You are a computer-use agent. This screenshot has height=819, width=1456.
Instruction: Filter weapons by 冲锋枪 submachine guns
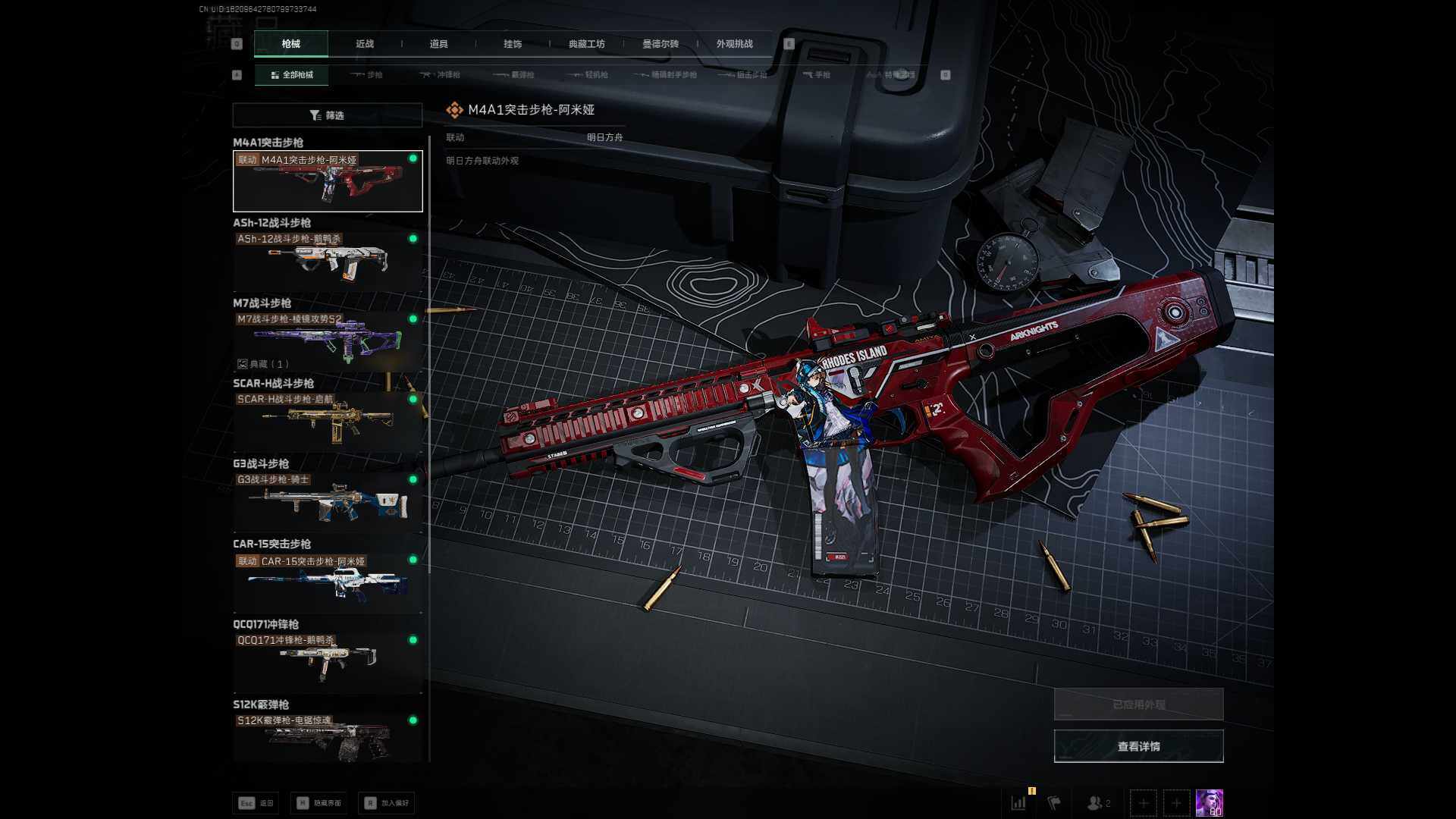pos(441,75)
